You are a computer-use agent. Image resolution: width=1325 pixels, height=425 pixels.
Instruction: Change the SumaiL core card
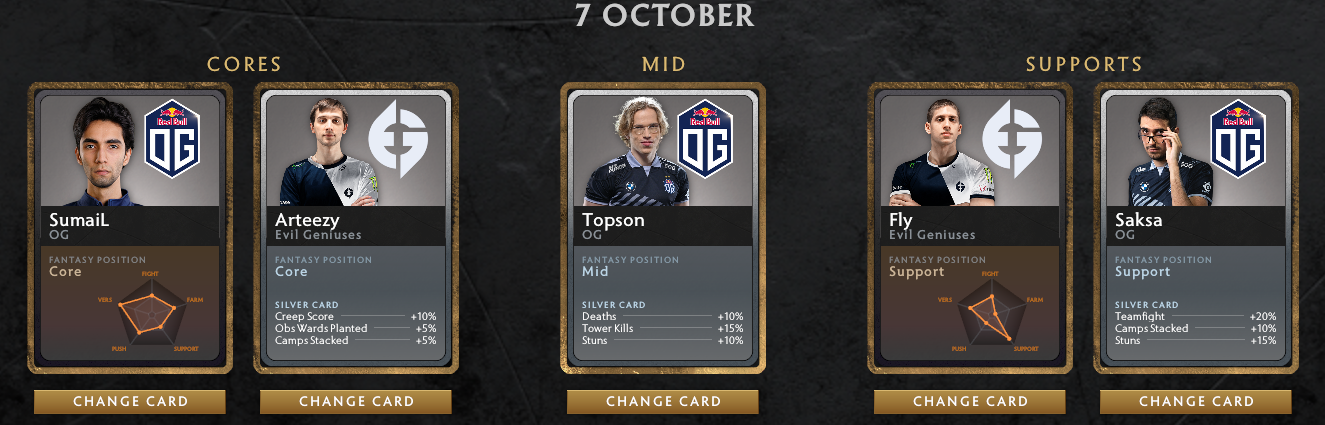[x=130, y=401]
